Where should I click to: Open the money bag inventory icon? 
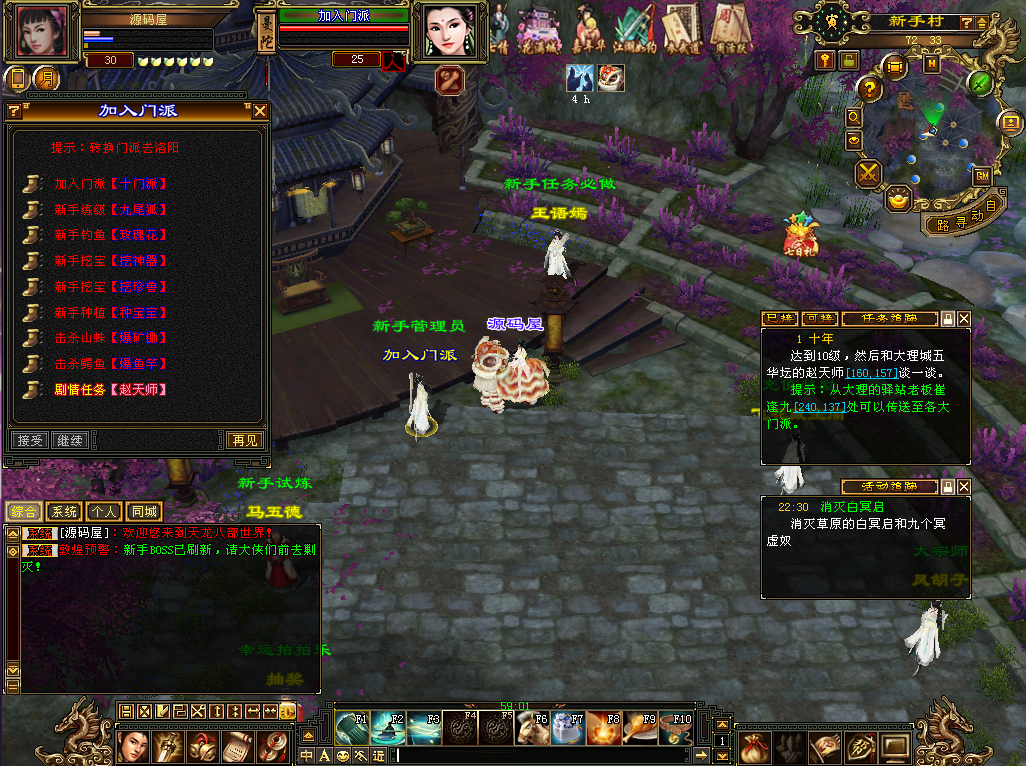(x=757, y=746)
